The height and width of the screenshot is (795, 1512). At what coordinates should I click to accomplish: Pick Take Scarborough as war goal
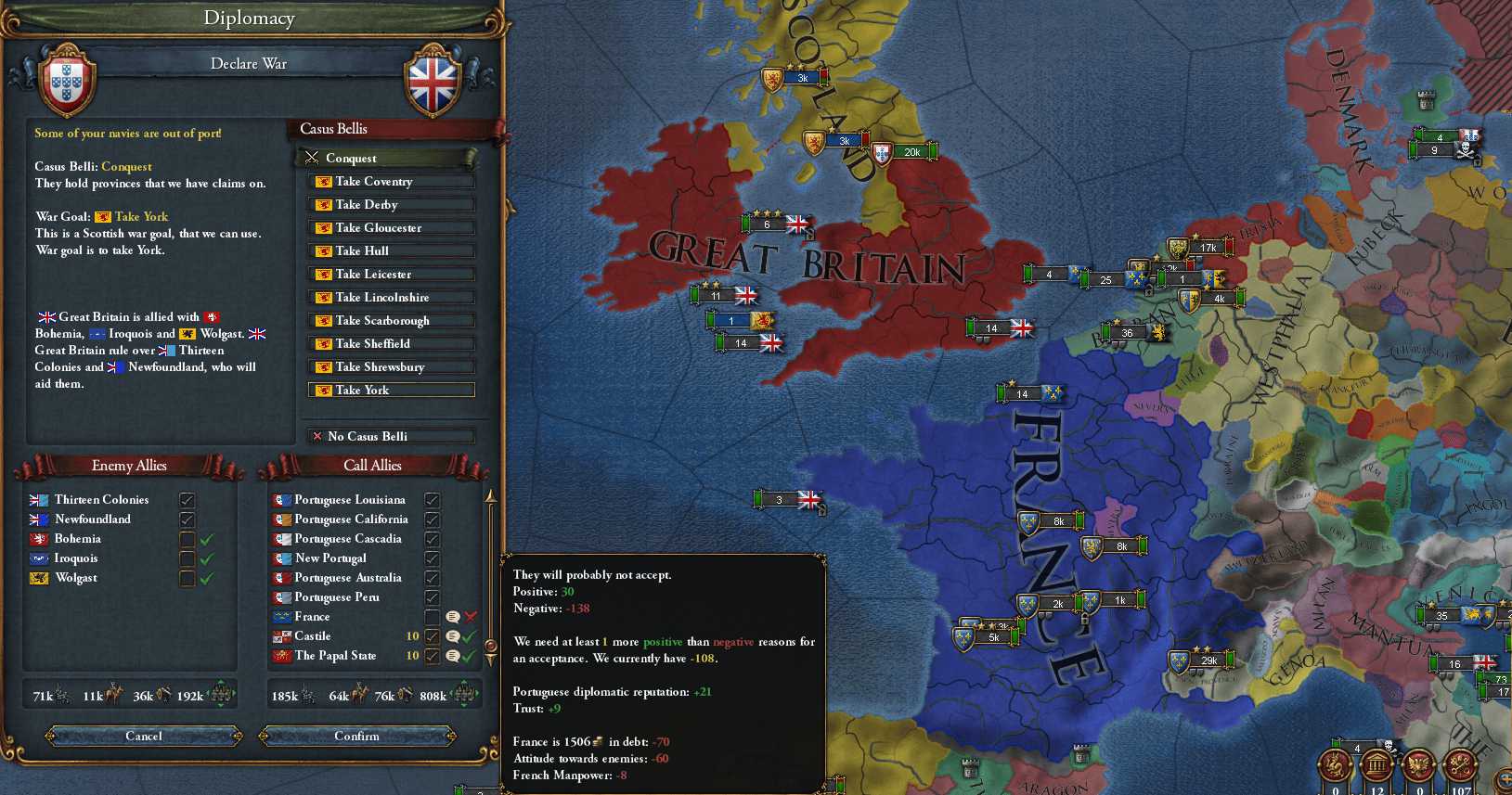pos(391,321)
